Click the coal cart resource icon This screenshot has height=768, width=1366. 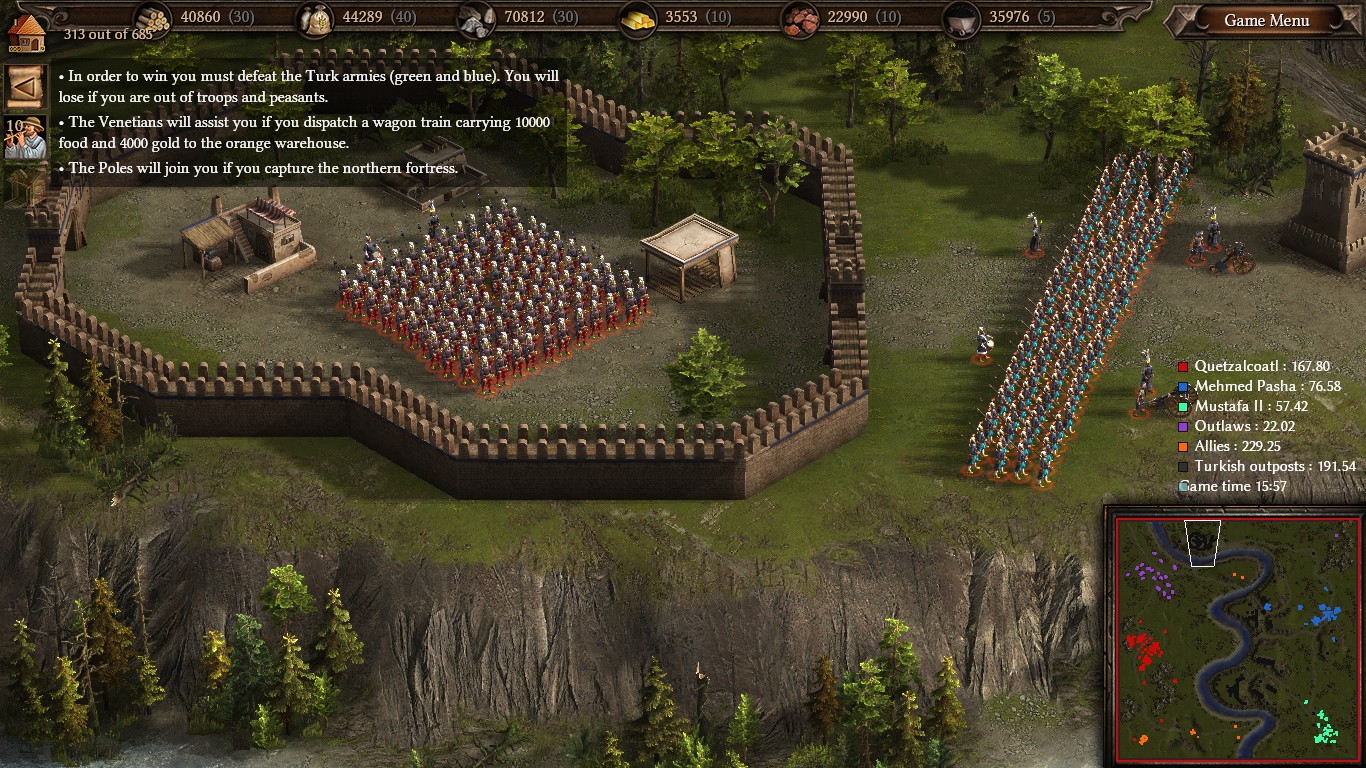[960, 19]
